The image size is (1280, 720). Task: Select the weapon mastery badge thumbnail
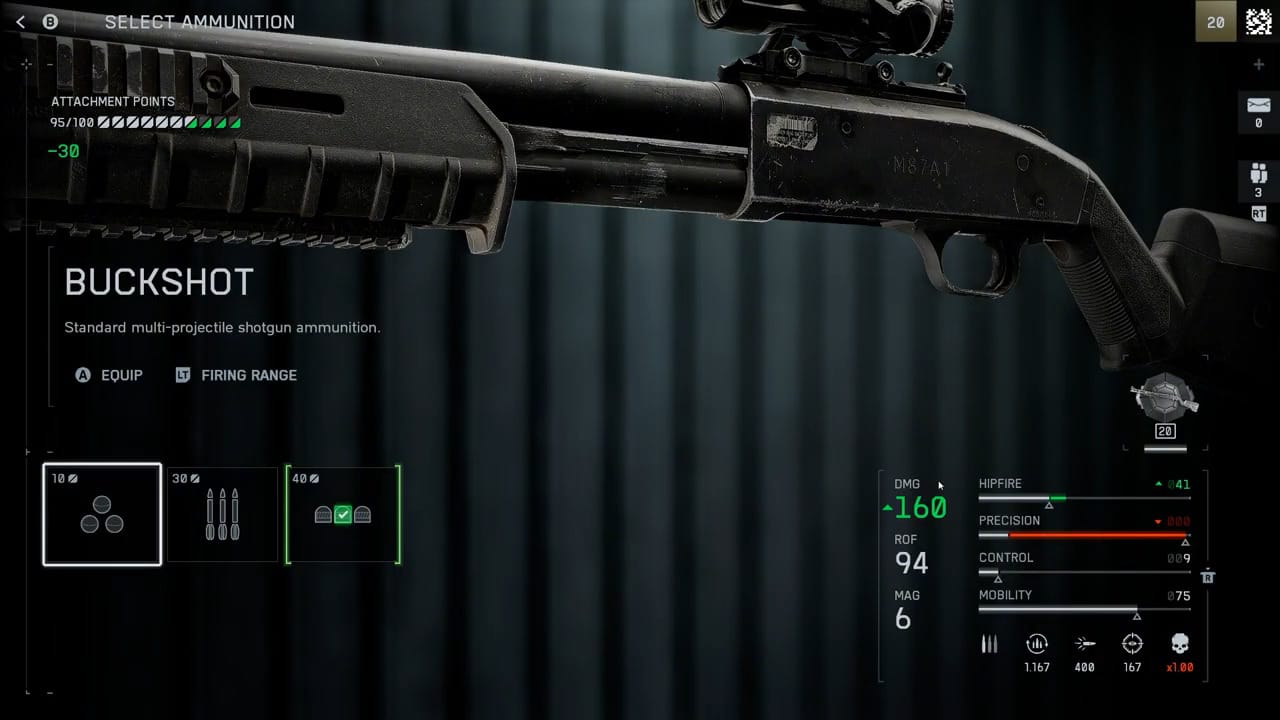pos(1165,397)
